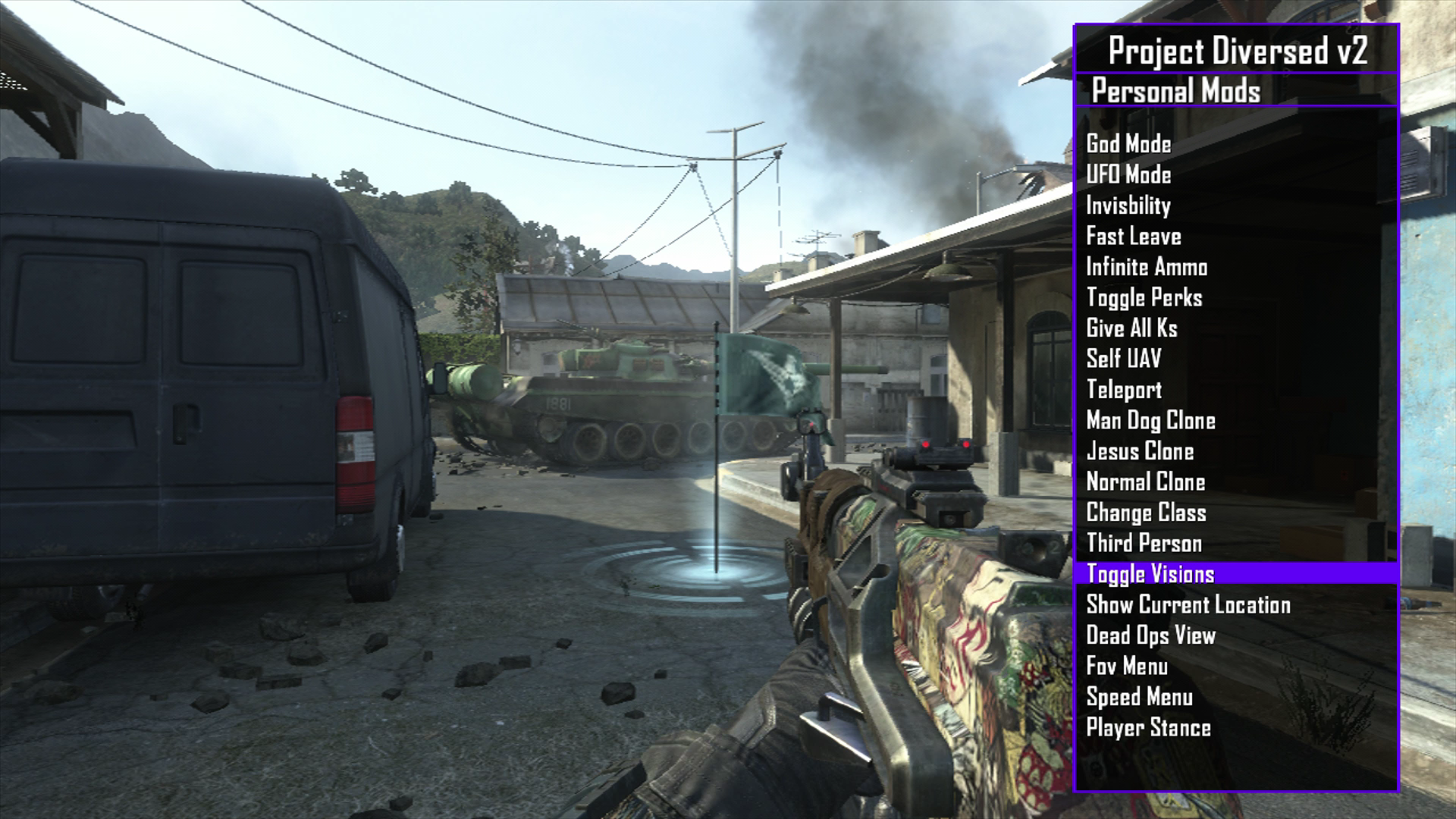Enable God Mode in the mod menu
Image resolution: width=1456 pixels, height=819 pixels.
pos(1128,144)
